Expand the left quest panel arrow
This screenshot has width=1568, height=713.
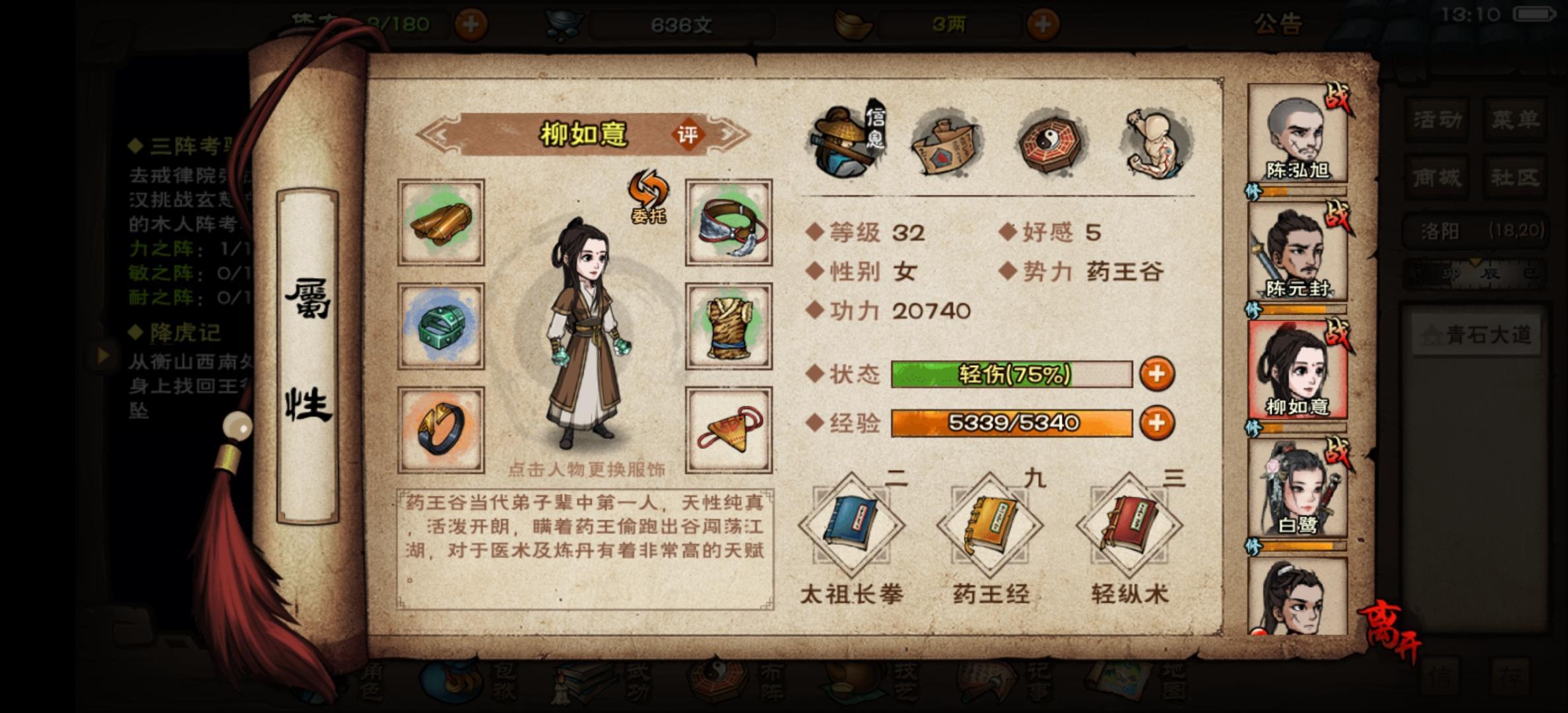[104, 356]
